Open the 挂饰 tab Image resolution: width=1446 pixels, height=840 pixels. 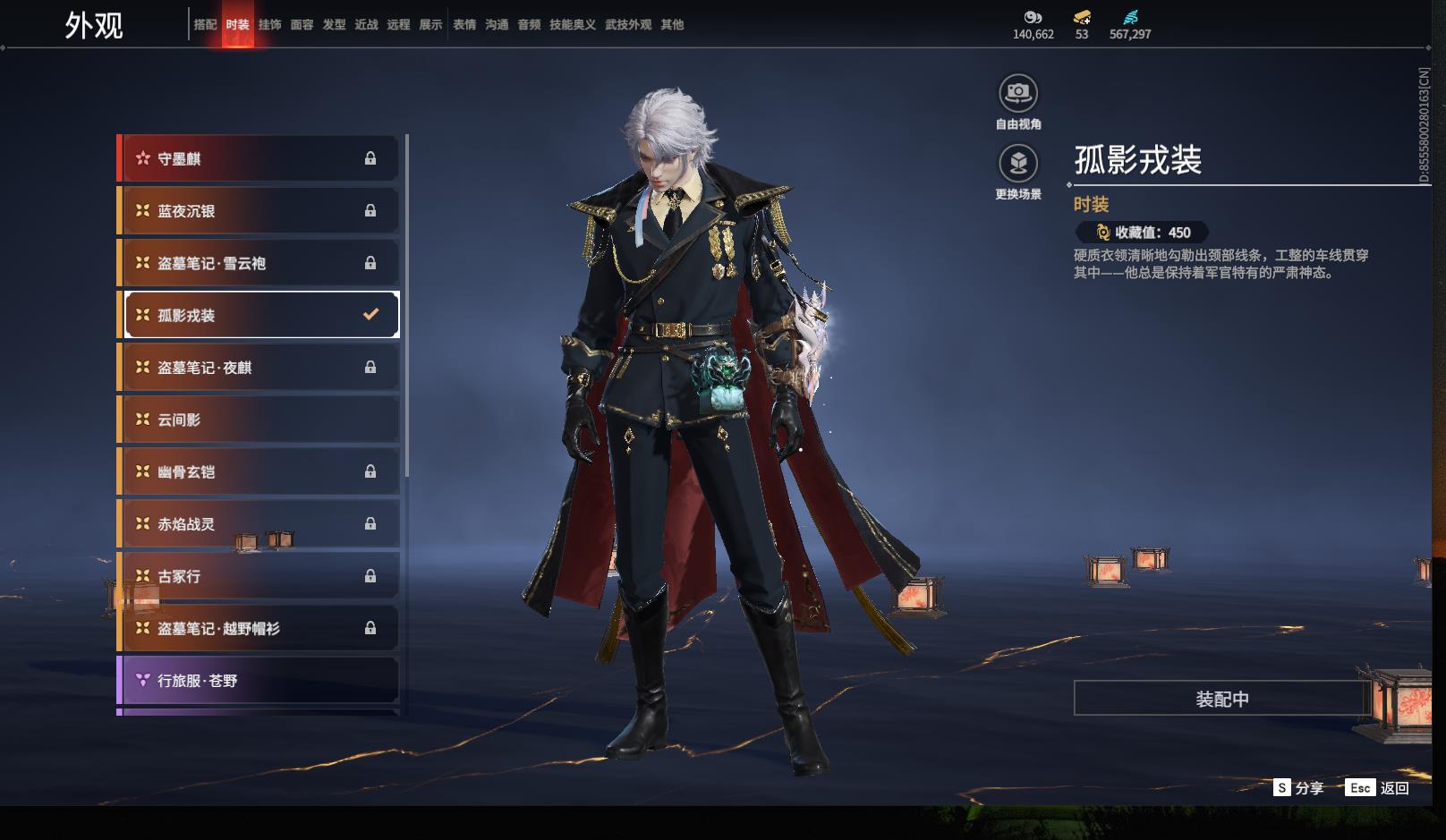click(x=269, y=25)
